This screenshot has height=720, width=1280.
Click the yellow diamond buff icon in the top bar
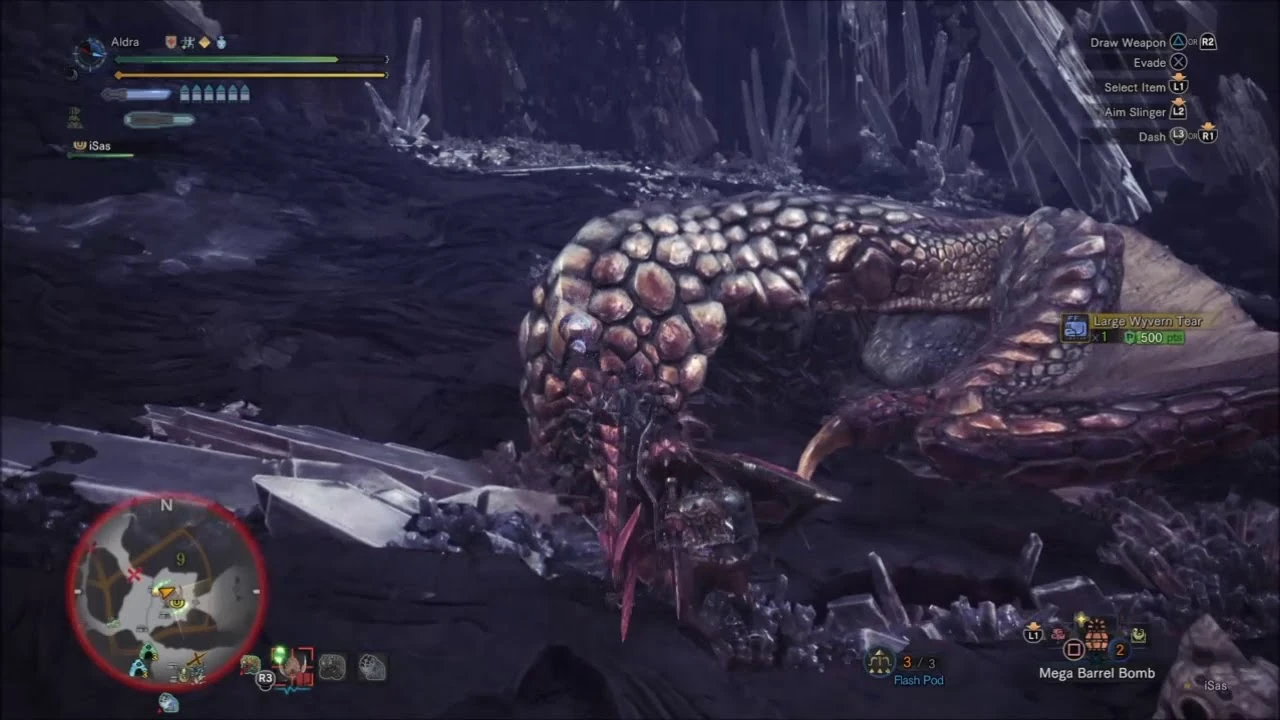[x=205, y=43]
